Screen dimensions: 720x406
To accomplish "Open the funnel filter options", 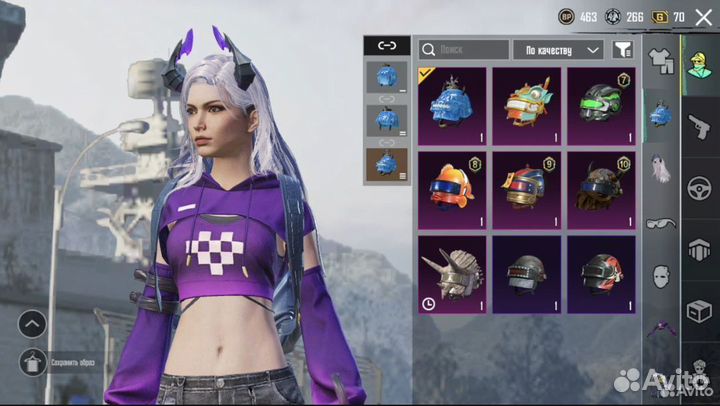I will click(622, 49).
